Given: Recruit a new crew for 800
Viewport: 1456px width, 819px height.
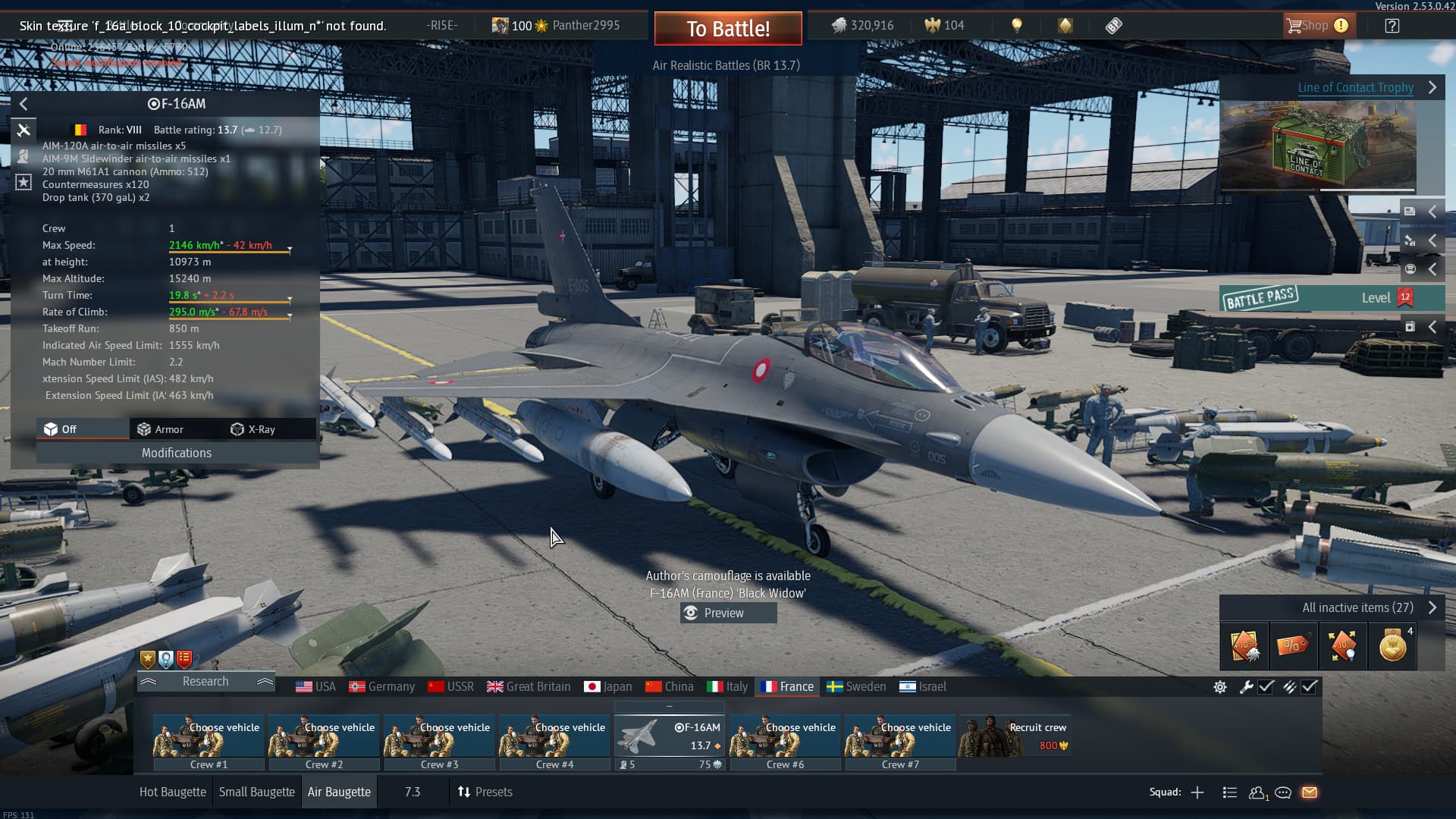Looking at the screenshot, I should 1016,736.
